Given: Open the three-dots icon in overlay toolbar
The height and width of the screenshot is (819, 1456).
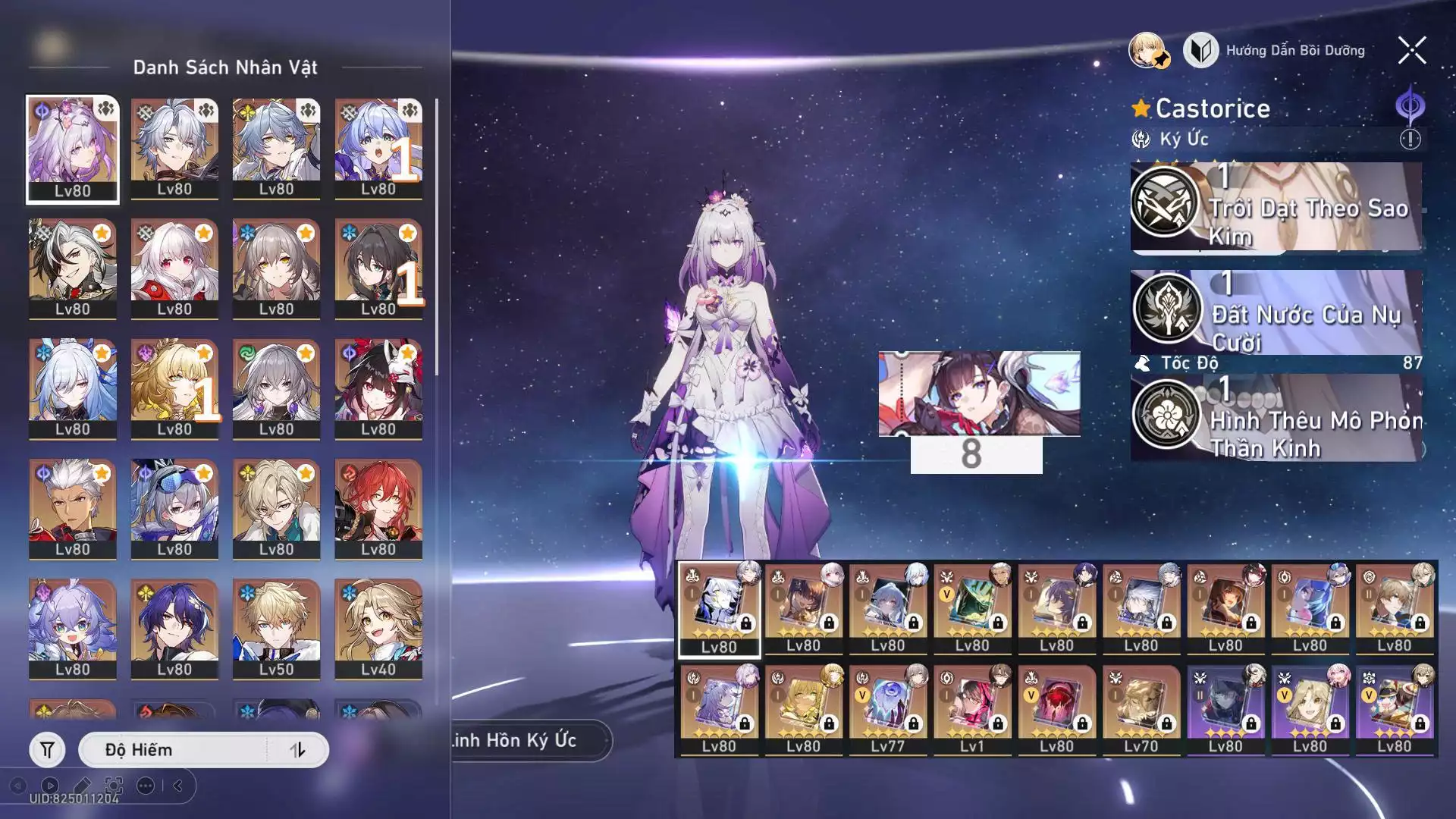Looking at the screenshot, I should click(146, 786).
